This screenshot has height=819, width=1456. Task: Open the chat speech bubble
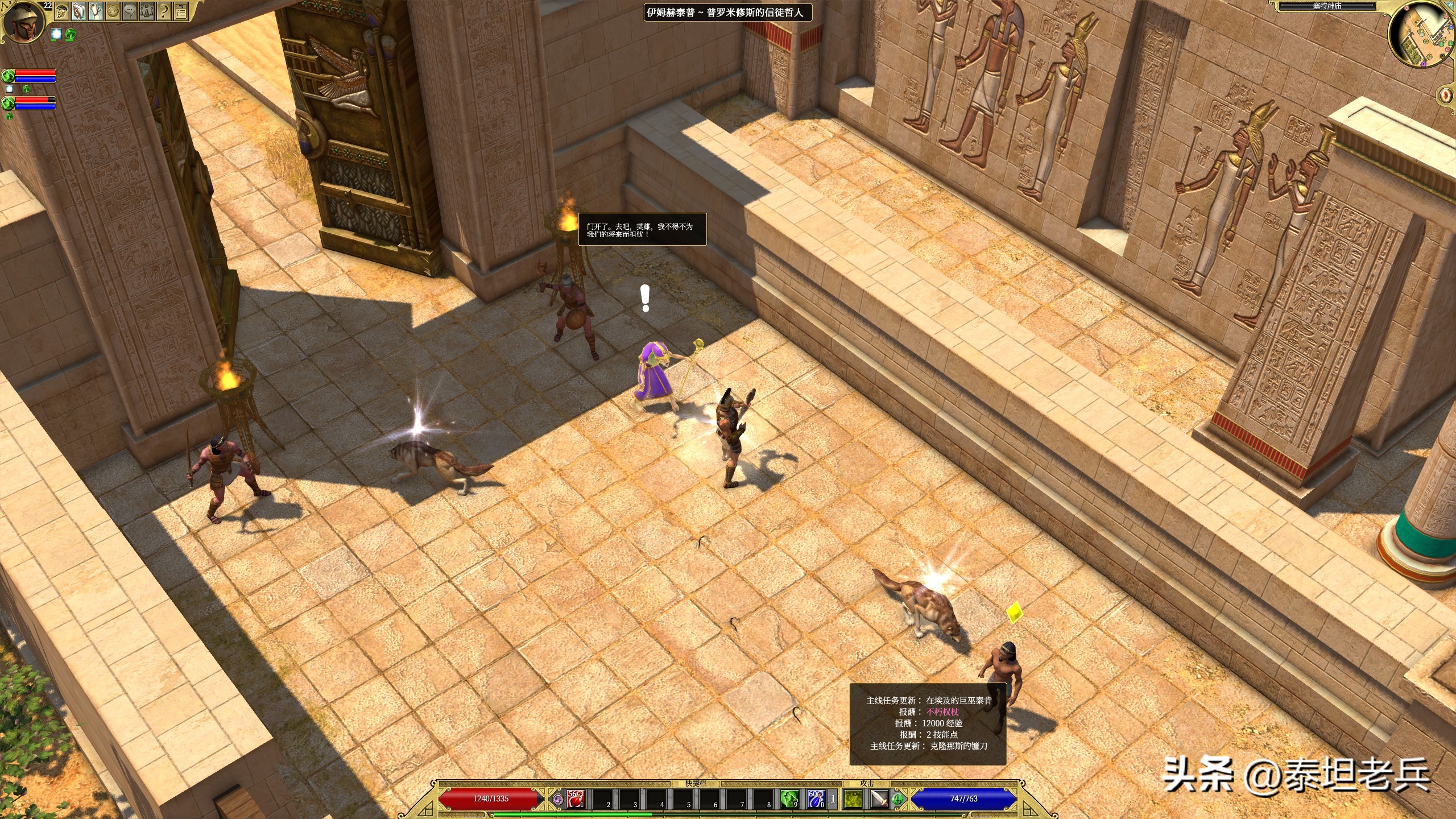(x=130, y=11)
